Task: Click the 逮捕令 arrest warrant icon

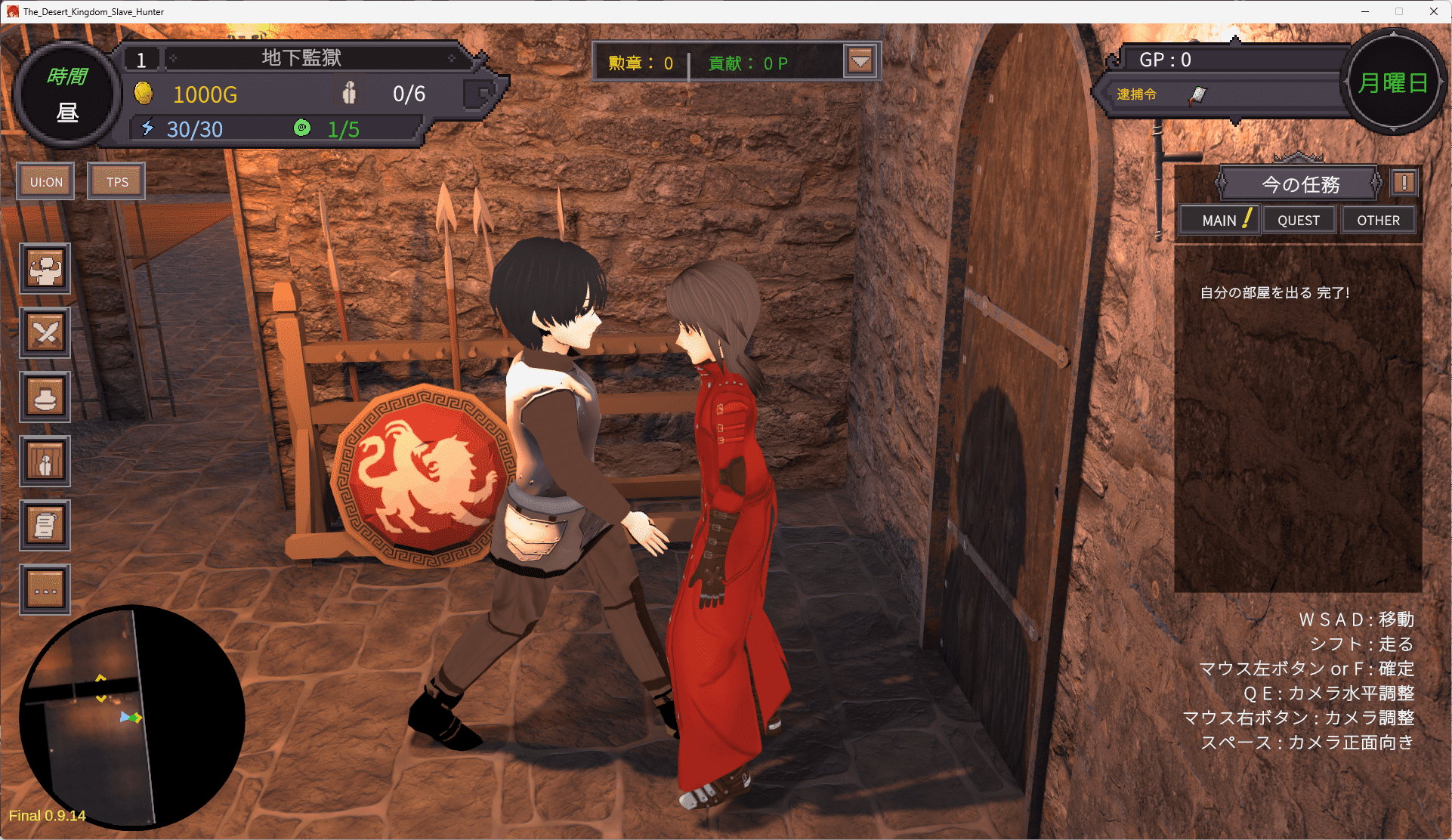Action: 1197,95
